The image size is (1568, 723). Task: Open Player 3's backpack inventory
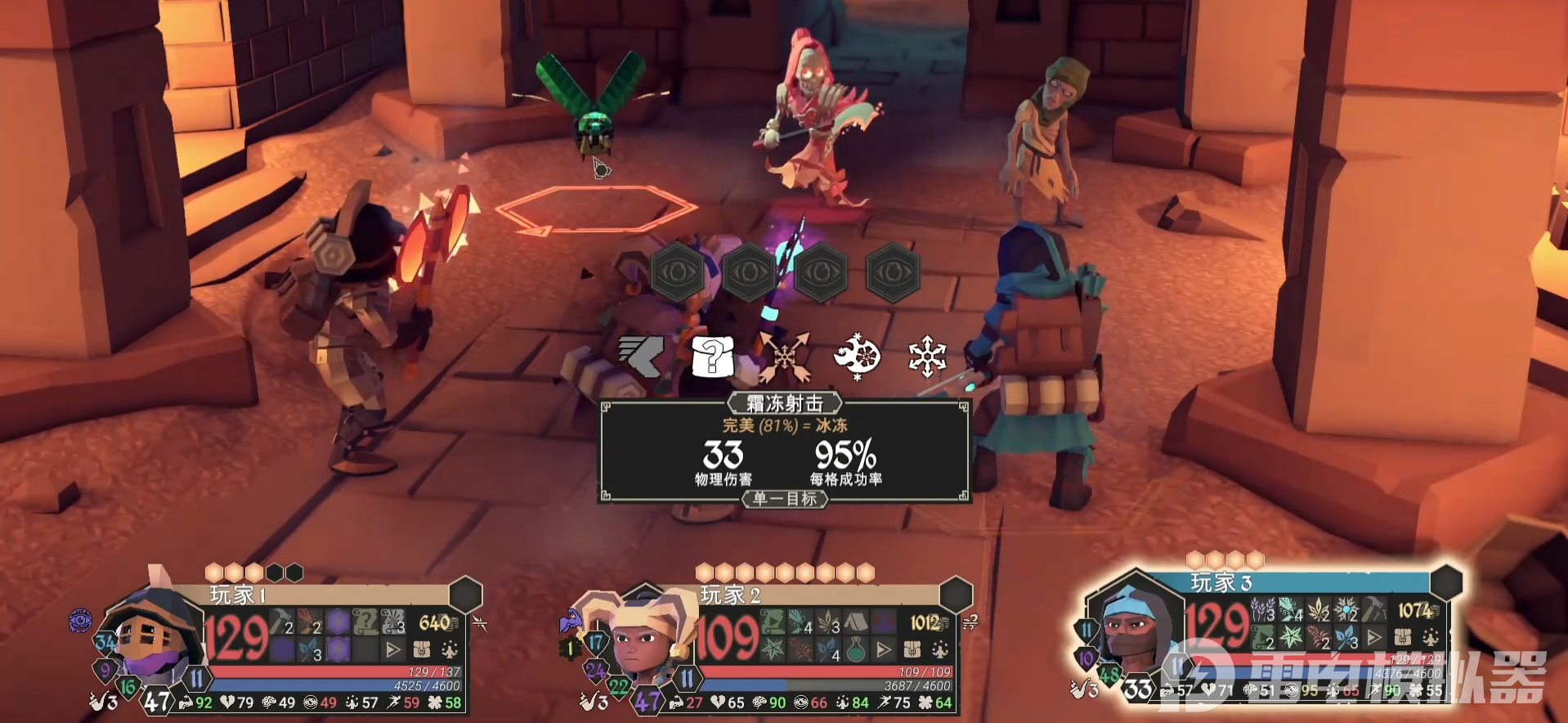tap(1403, 637)
